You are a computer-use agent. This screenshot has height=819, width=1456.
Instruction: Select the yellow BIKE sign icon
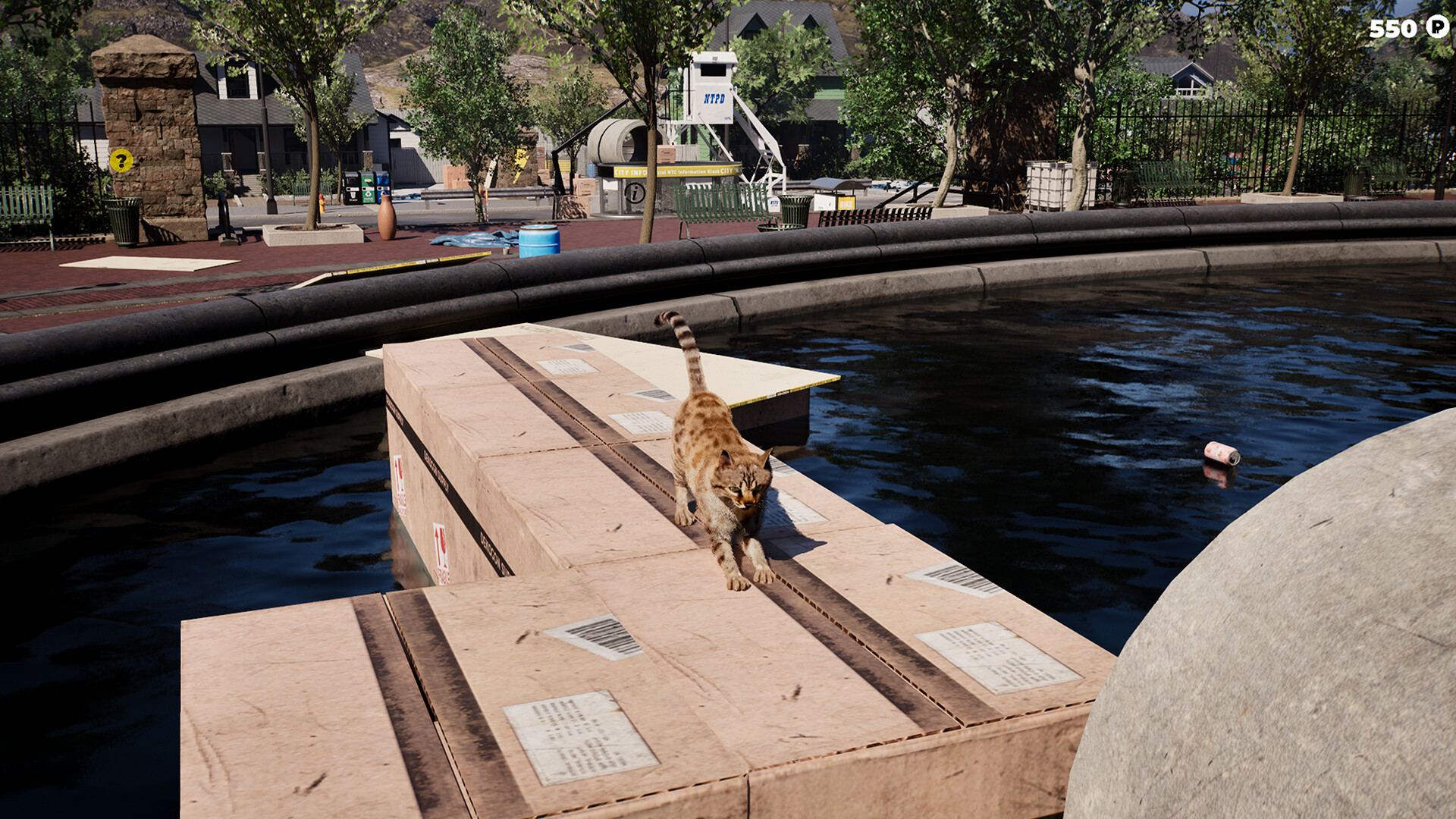(x=847, y=204)
